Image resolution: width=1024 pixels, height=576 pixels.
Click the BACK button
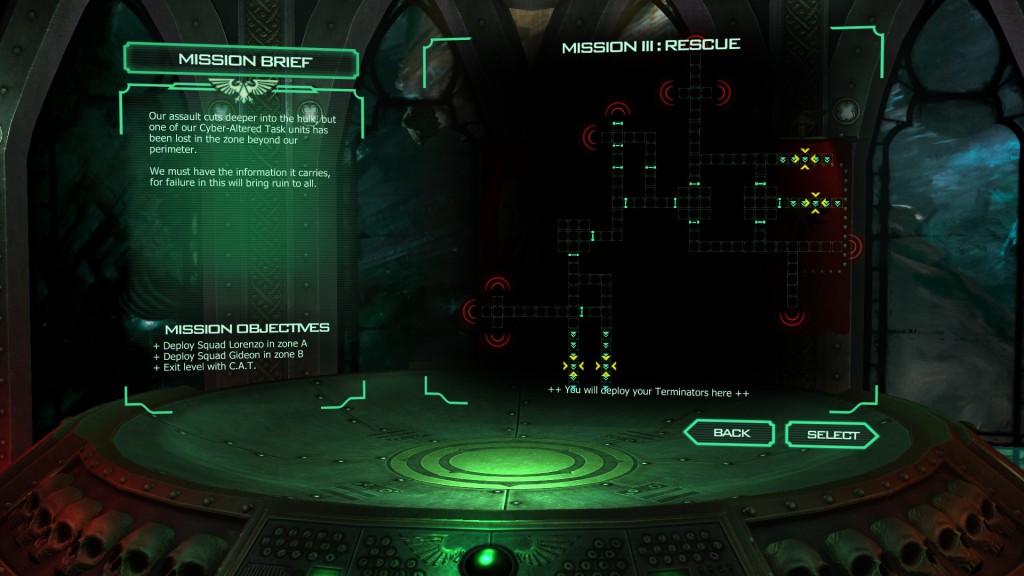pyautogui.click(x=731, y=433)
